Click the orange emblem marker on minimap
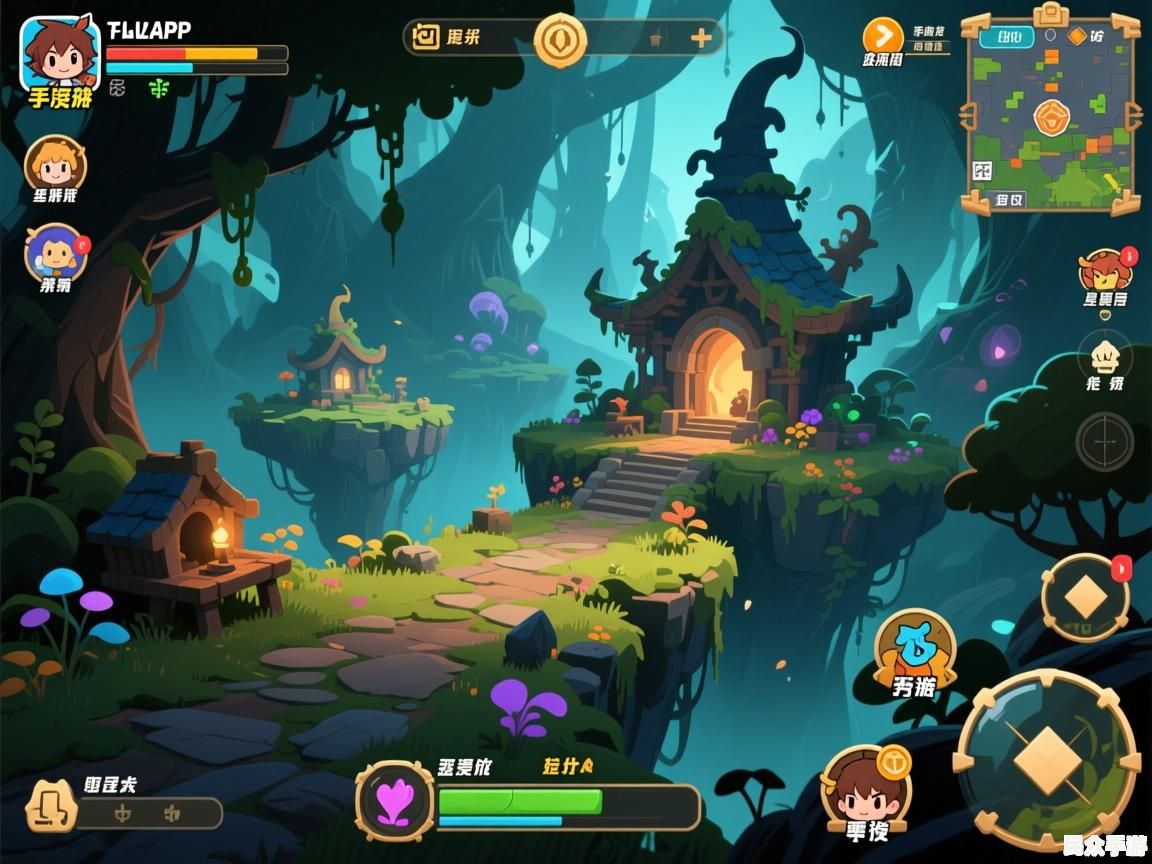 [x=1051, y=118]
